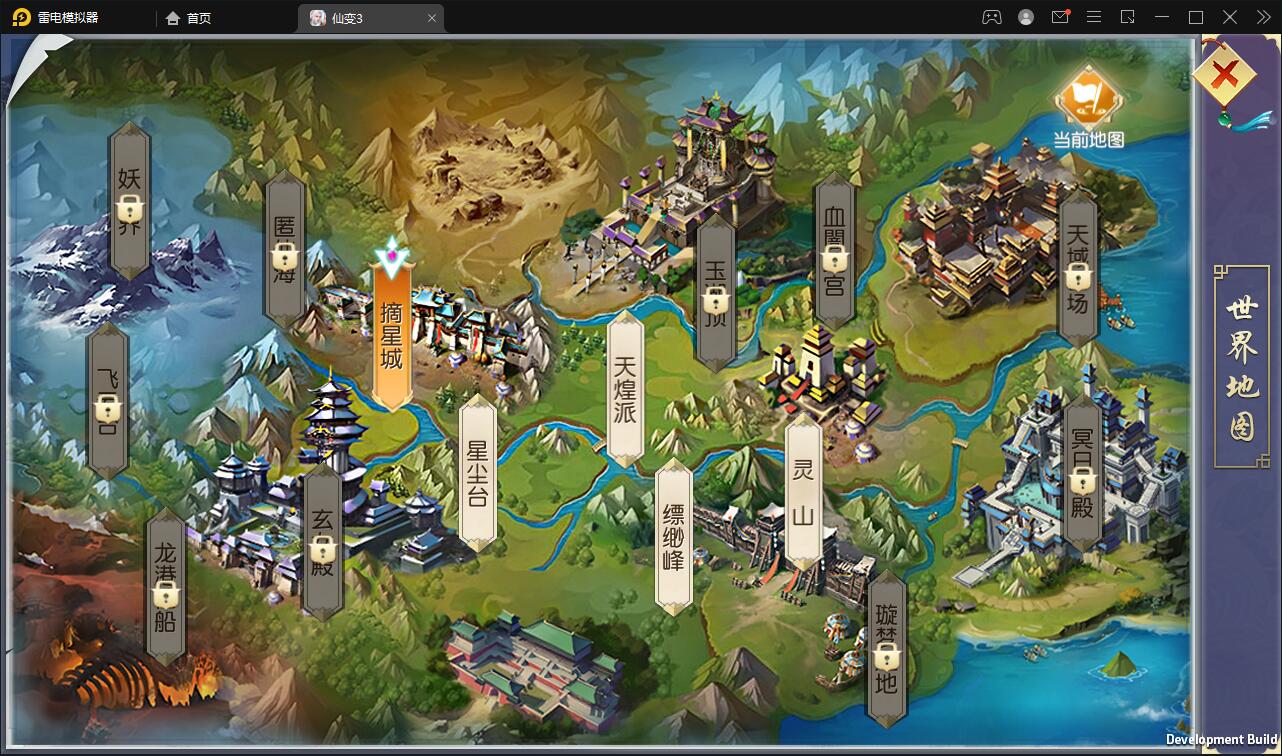Screen dimensions: 1282x756
Task: Open the hamburger menu icon
Action: pos(1094,17)
